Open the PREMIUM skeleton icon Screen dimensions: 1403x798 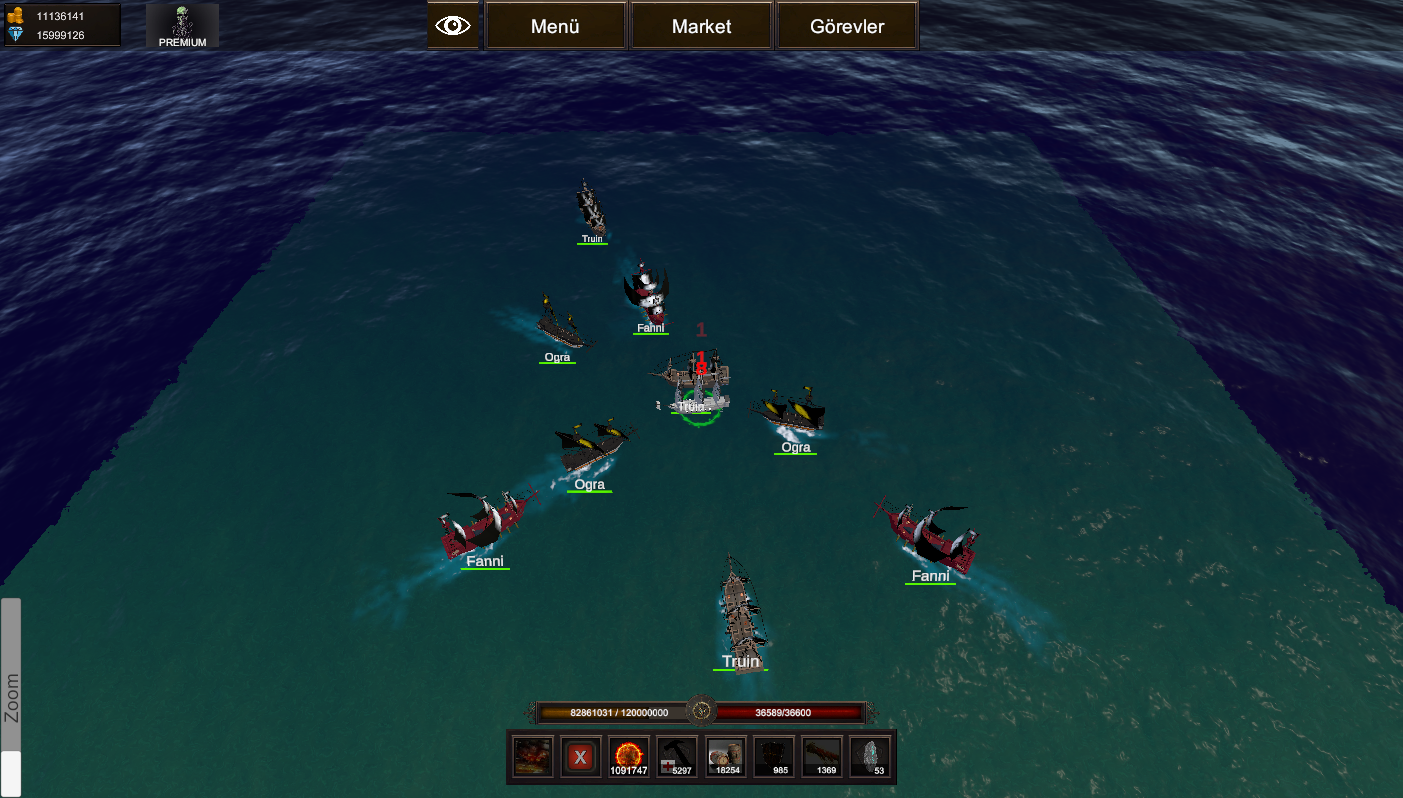(182, 26)
